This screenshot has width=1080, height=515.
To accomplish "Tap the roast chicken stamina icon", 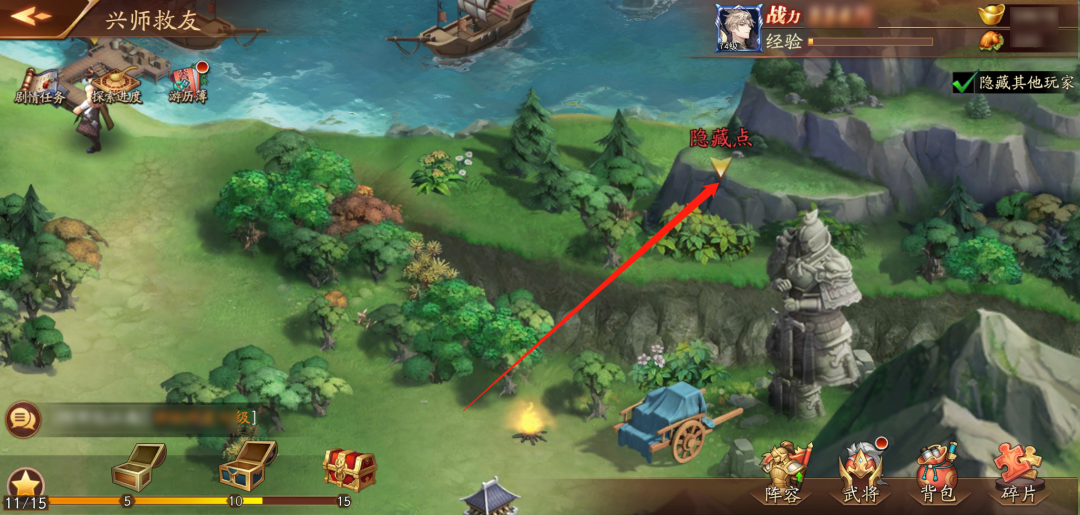I will (992, 41).
